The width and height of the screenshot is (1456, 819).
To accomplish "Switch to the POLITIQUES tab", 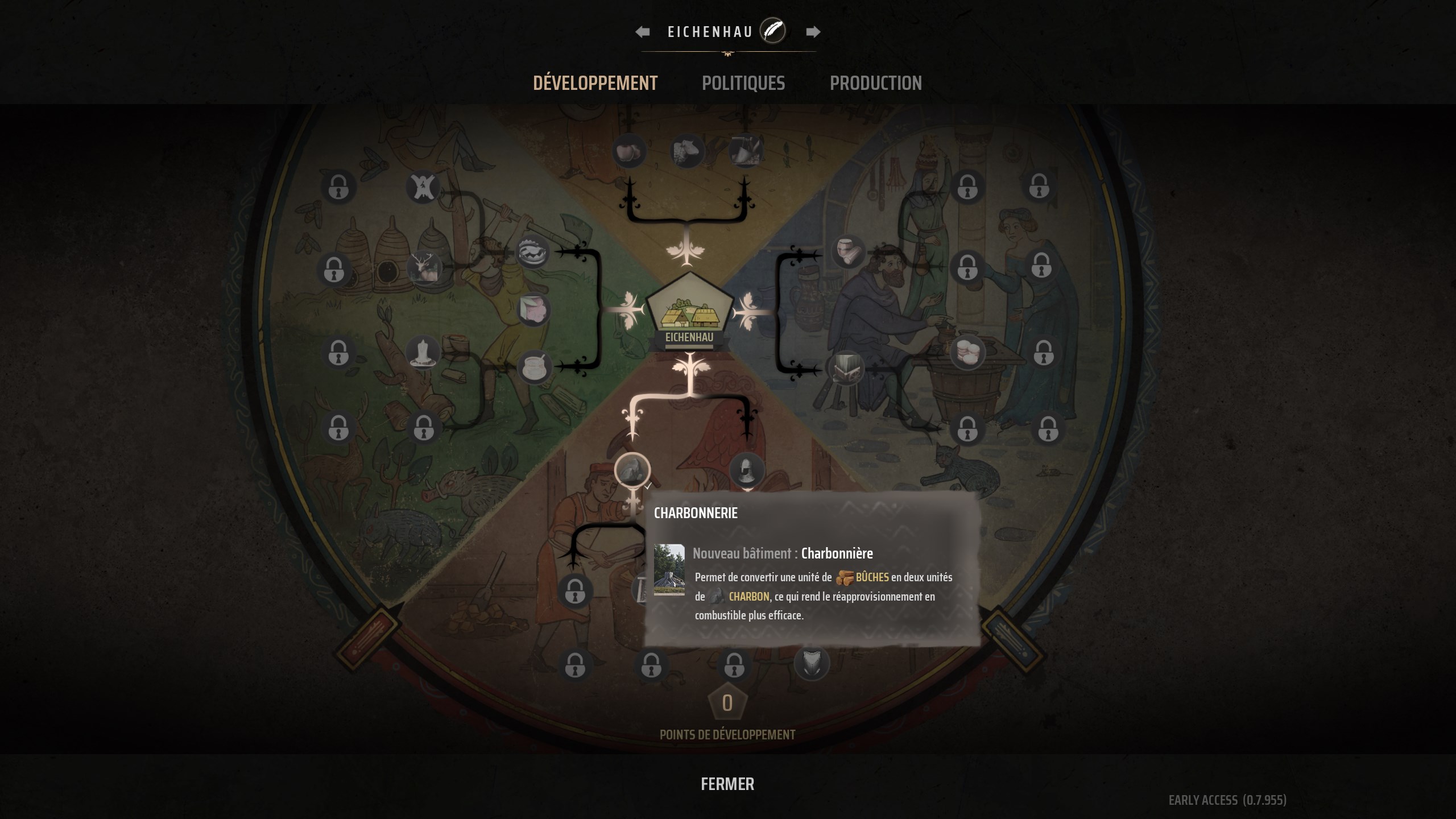I will coord(744,83).
